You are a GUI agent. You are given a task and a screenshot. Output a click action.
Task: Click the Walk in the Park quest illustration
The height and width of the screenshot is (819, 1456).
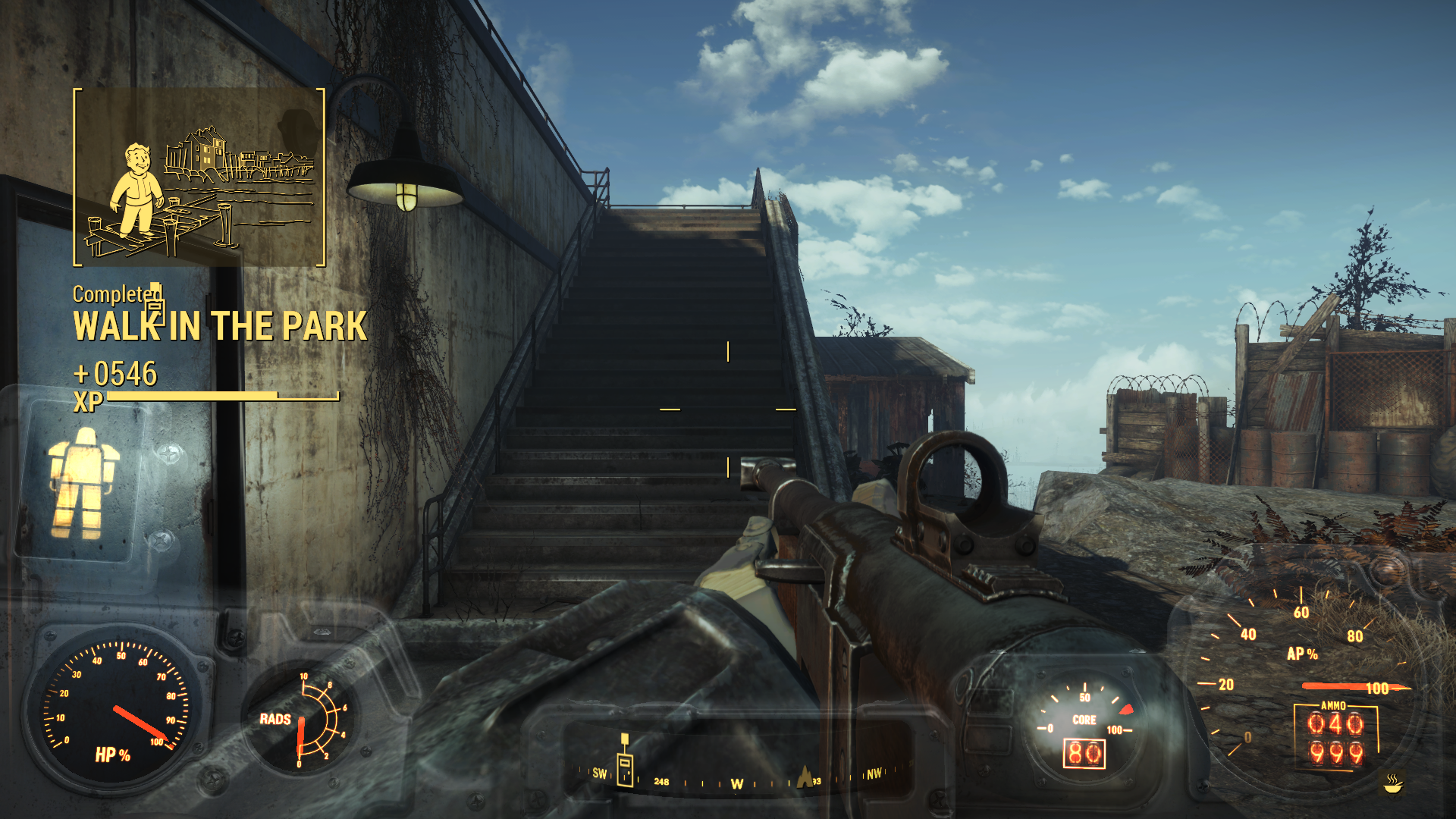(199, 177)
